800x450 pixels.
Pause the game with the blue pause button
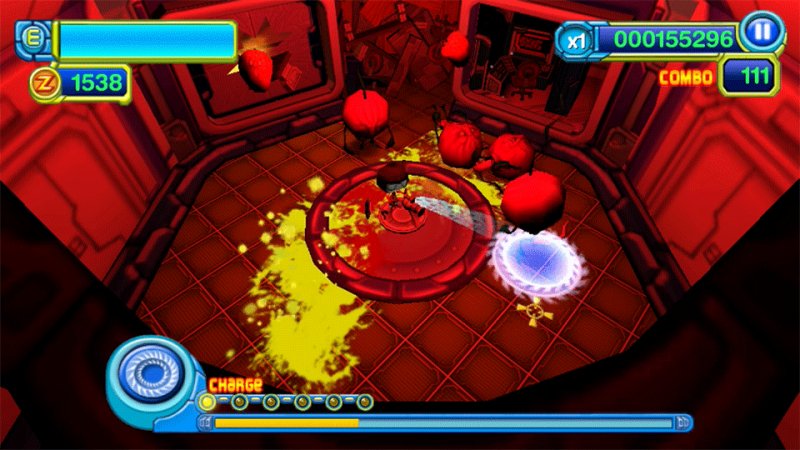763,31
